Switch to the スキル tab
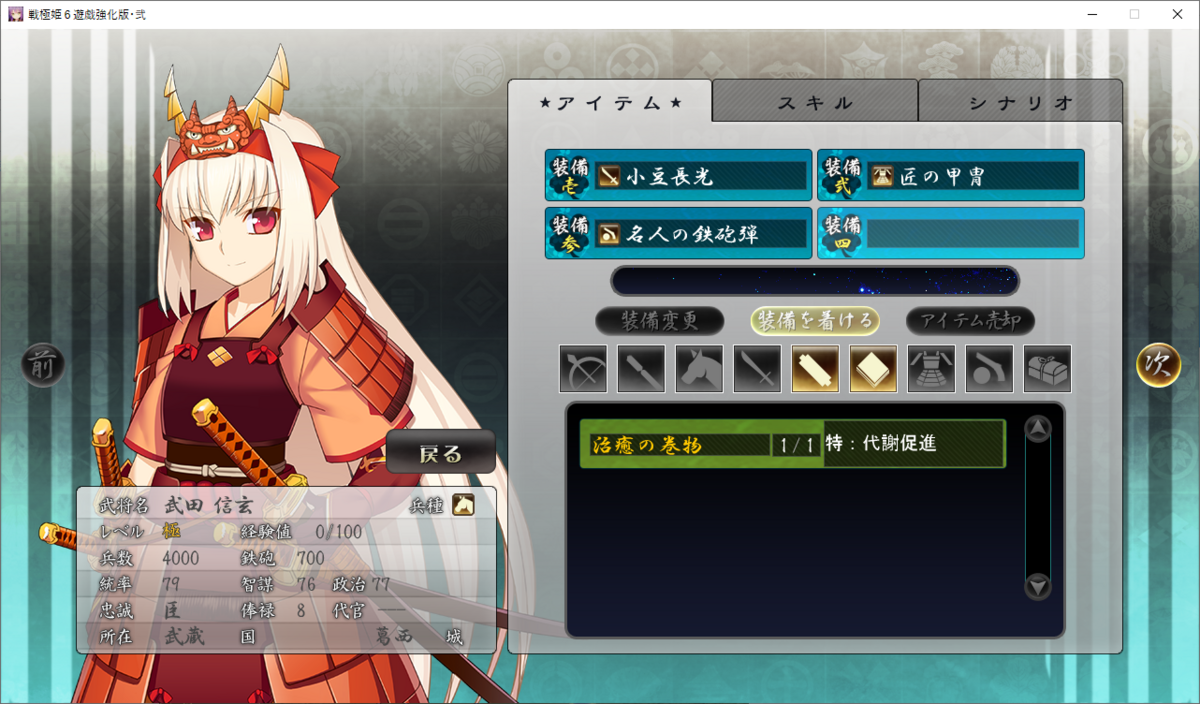Viewport: 1200px width, 704px height. [x=815, y=102]
